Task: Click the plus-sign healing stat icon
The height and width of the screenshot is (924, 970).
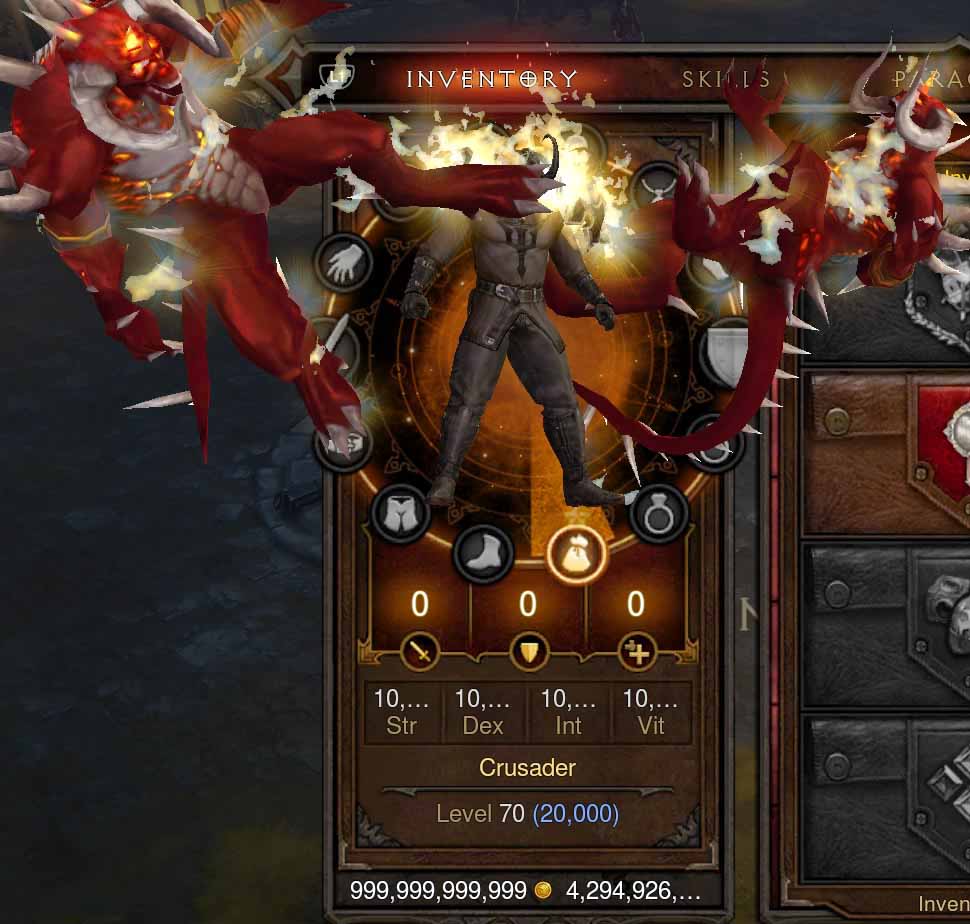Action: tap(635, 653)
